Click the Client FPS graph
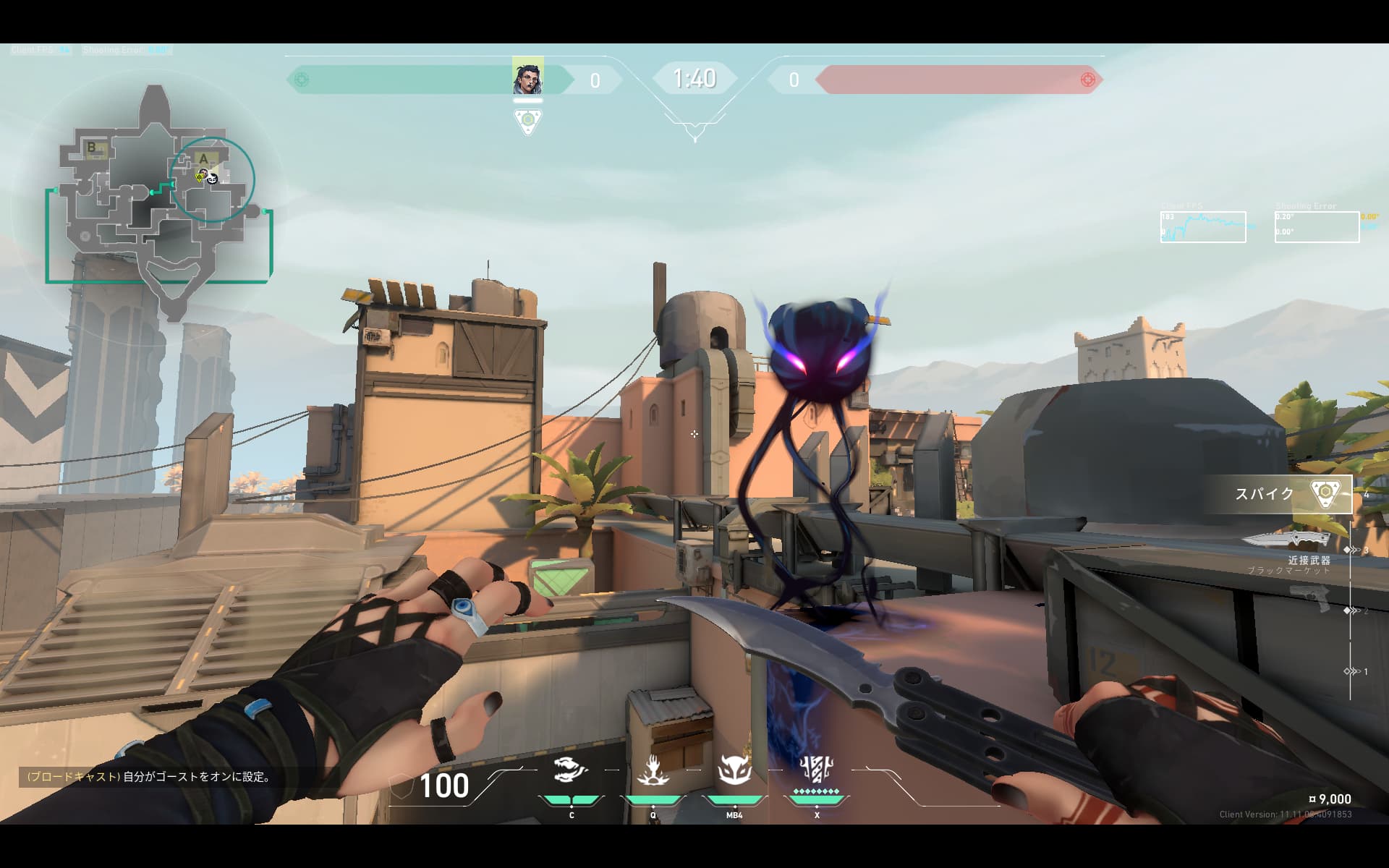The height and width of the screenshot is (868, 1389). pyautogui.click(x=1203, y=227)
